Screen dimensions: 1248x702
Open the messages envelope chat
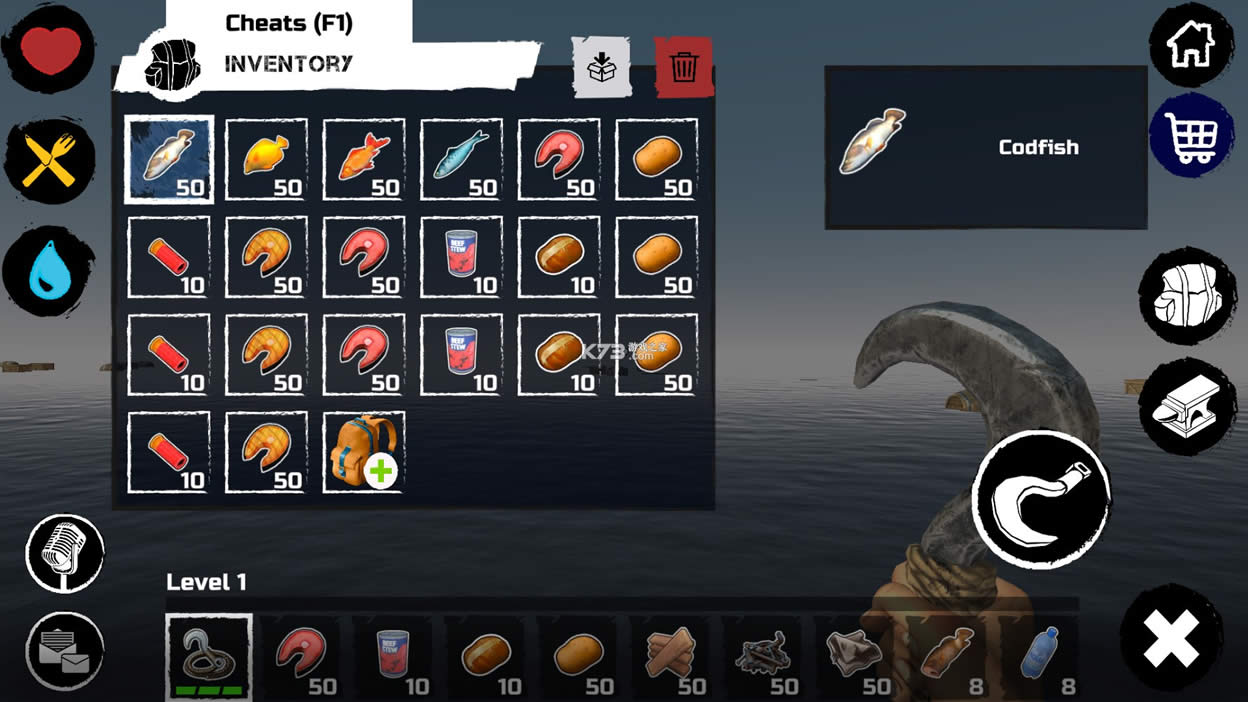(x=65, y=651)
